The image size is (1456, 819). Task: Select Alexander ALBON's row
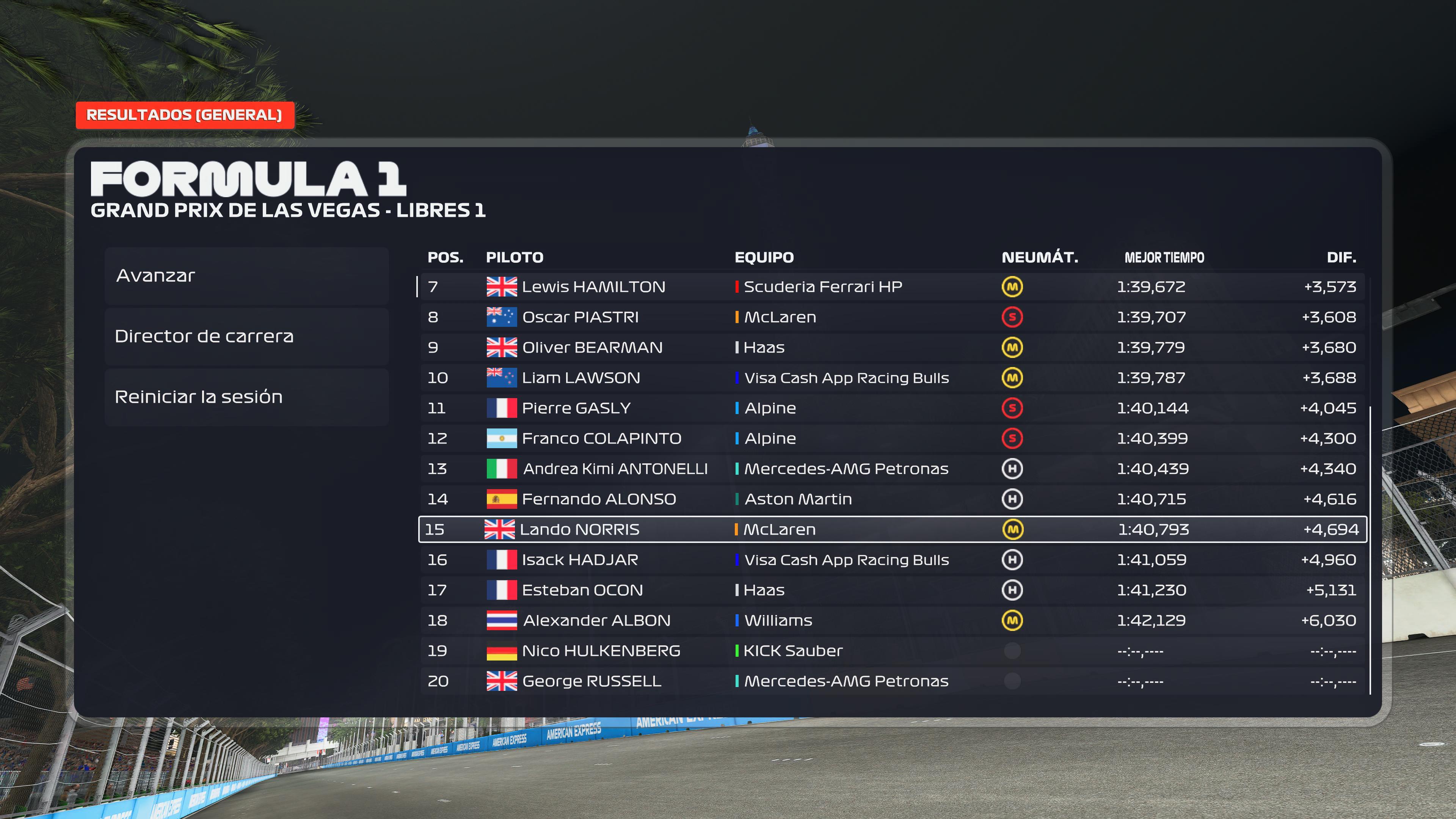[892, 621]
